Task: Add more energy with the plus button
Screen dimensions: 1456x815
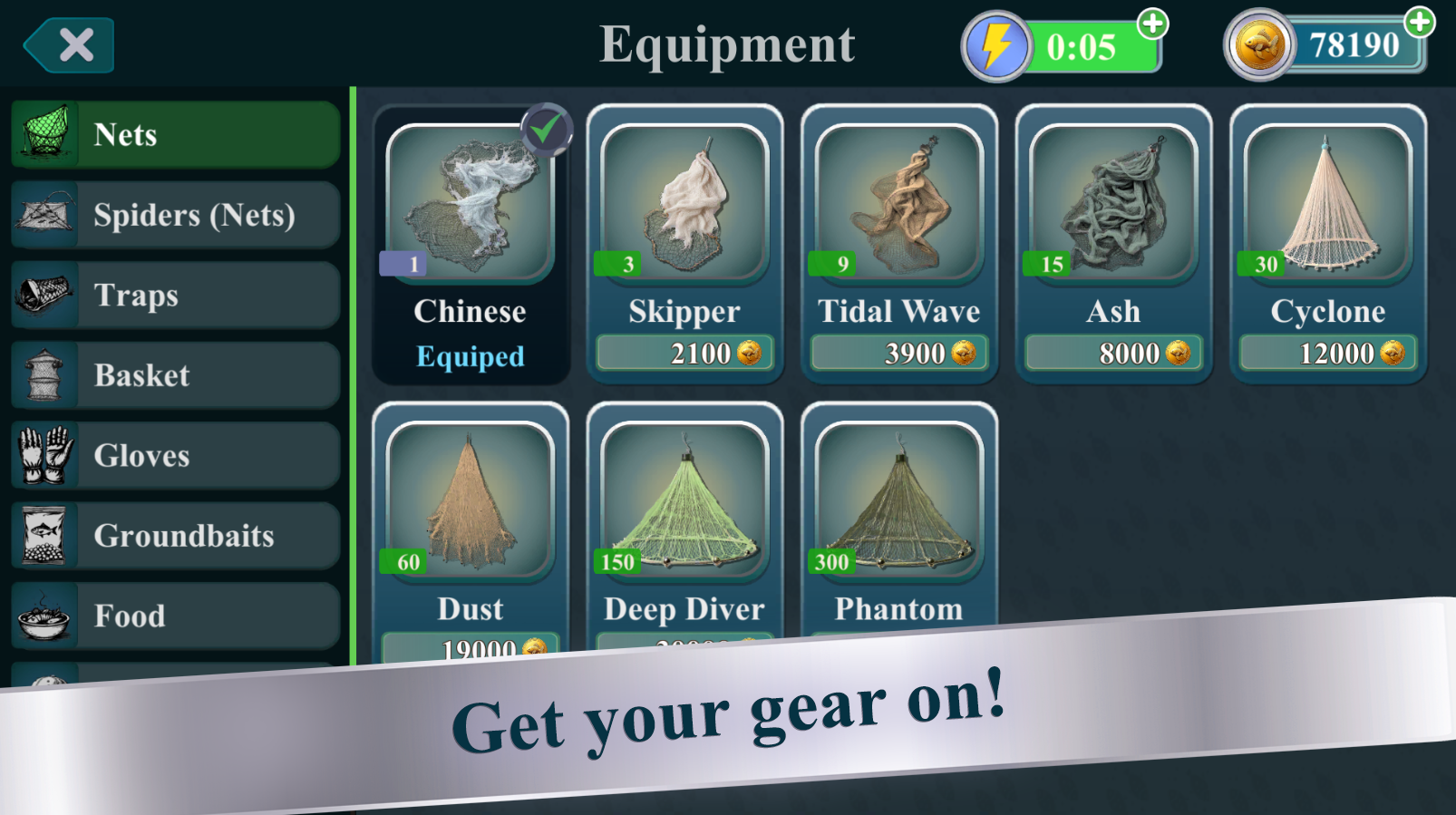Action: click(1152, 24)
